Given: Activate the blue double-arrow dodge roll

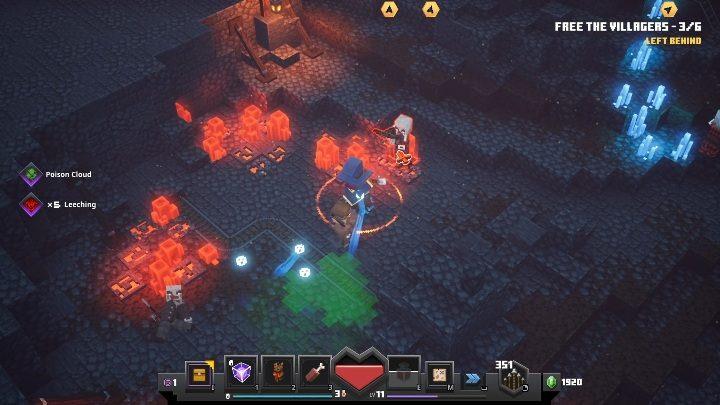Looking at the screenshot, I should [x=473, y=379].
